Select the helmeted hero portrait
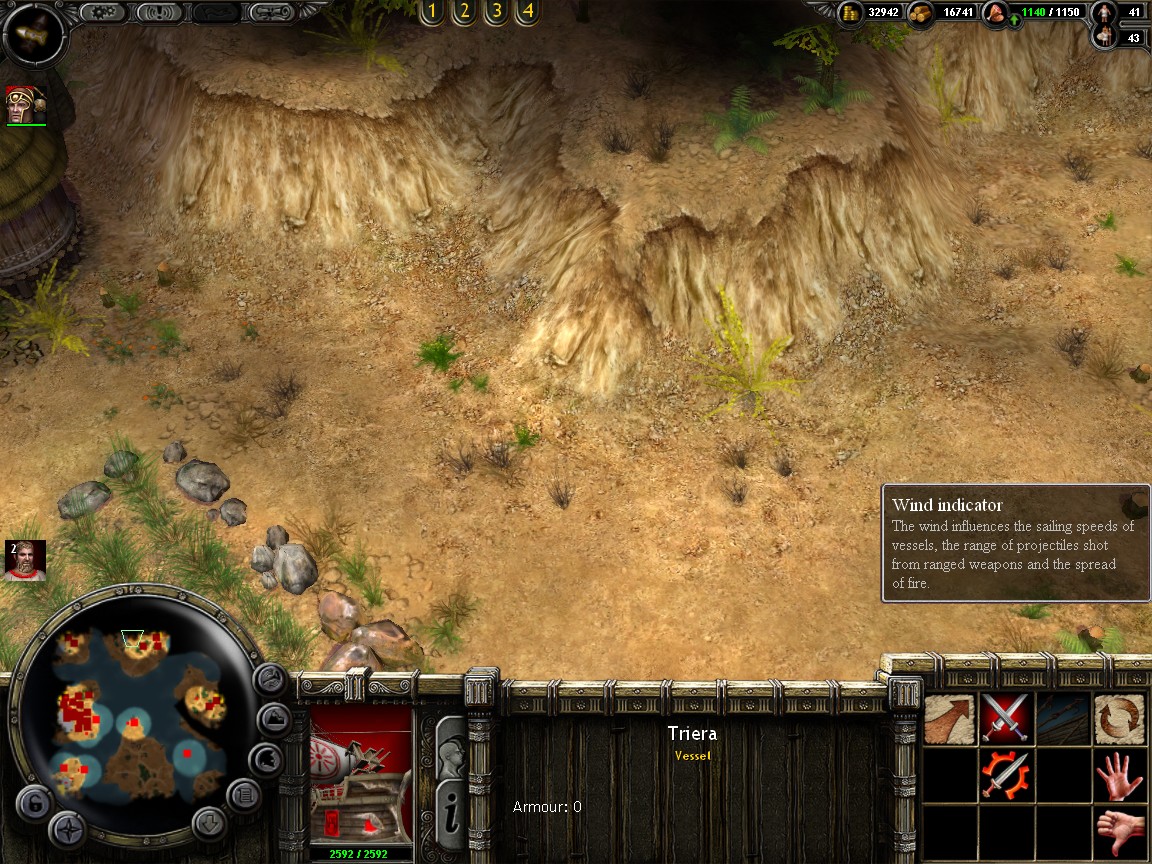 tap(25, 105)
